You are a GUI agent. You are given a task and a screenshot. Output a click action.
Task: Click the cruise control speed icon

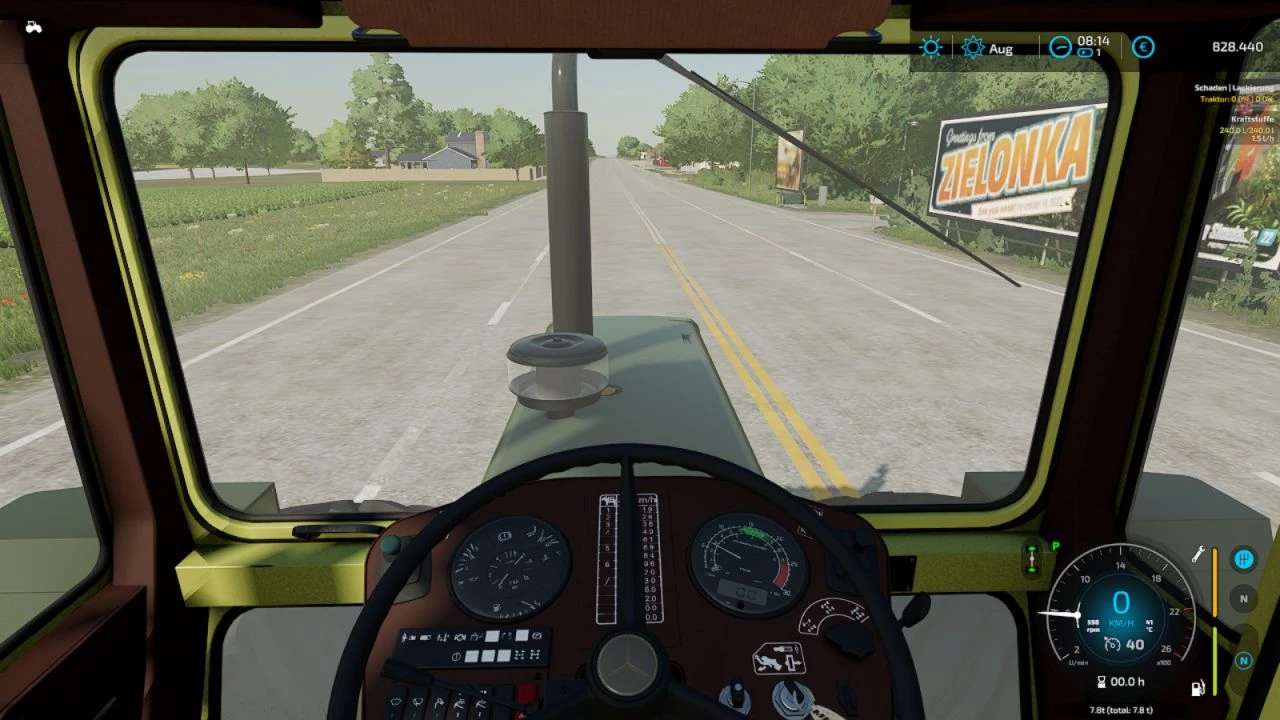tap(1111, 645)
